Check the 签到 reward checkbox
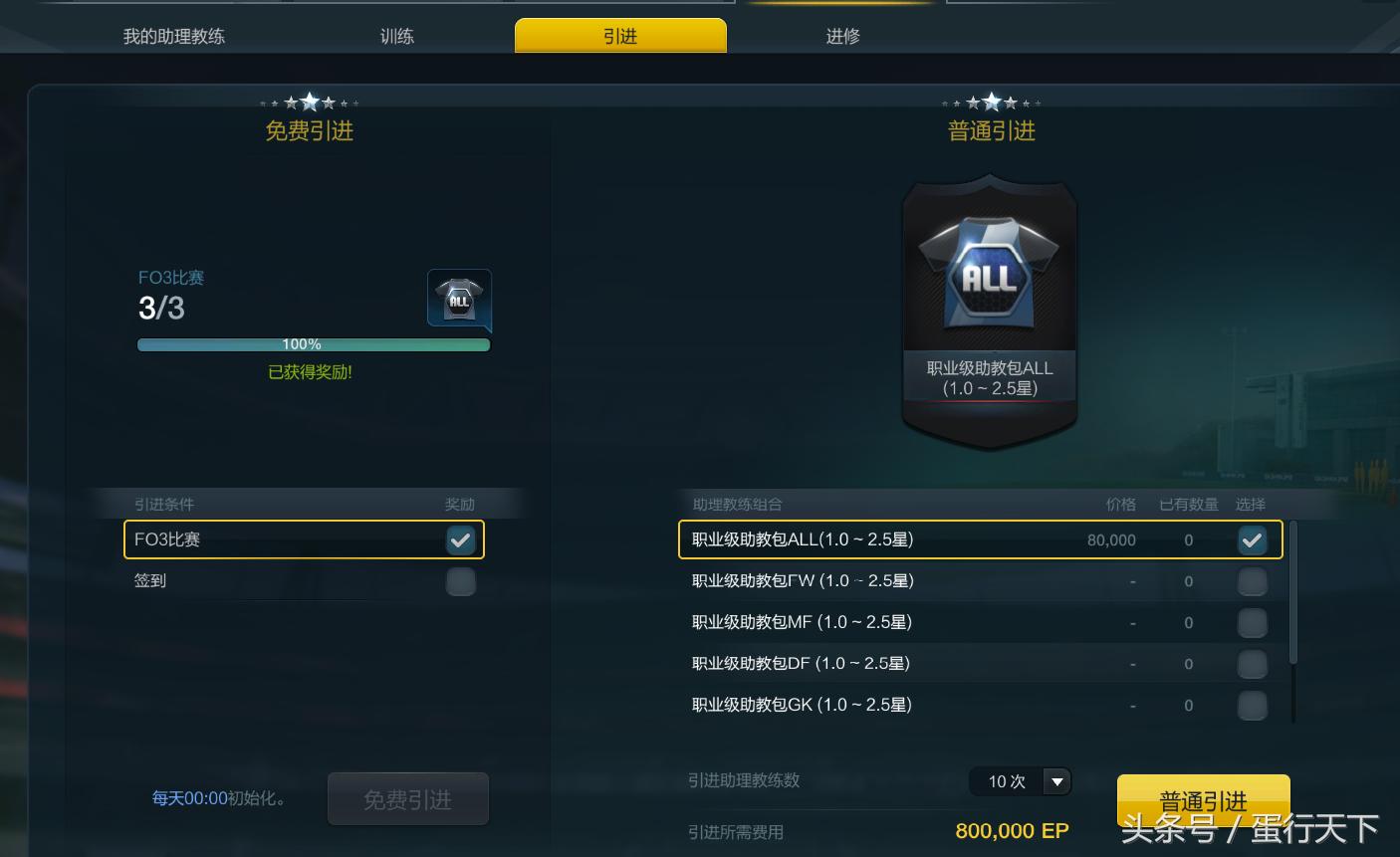 460,581
